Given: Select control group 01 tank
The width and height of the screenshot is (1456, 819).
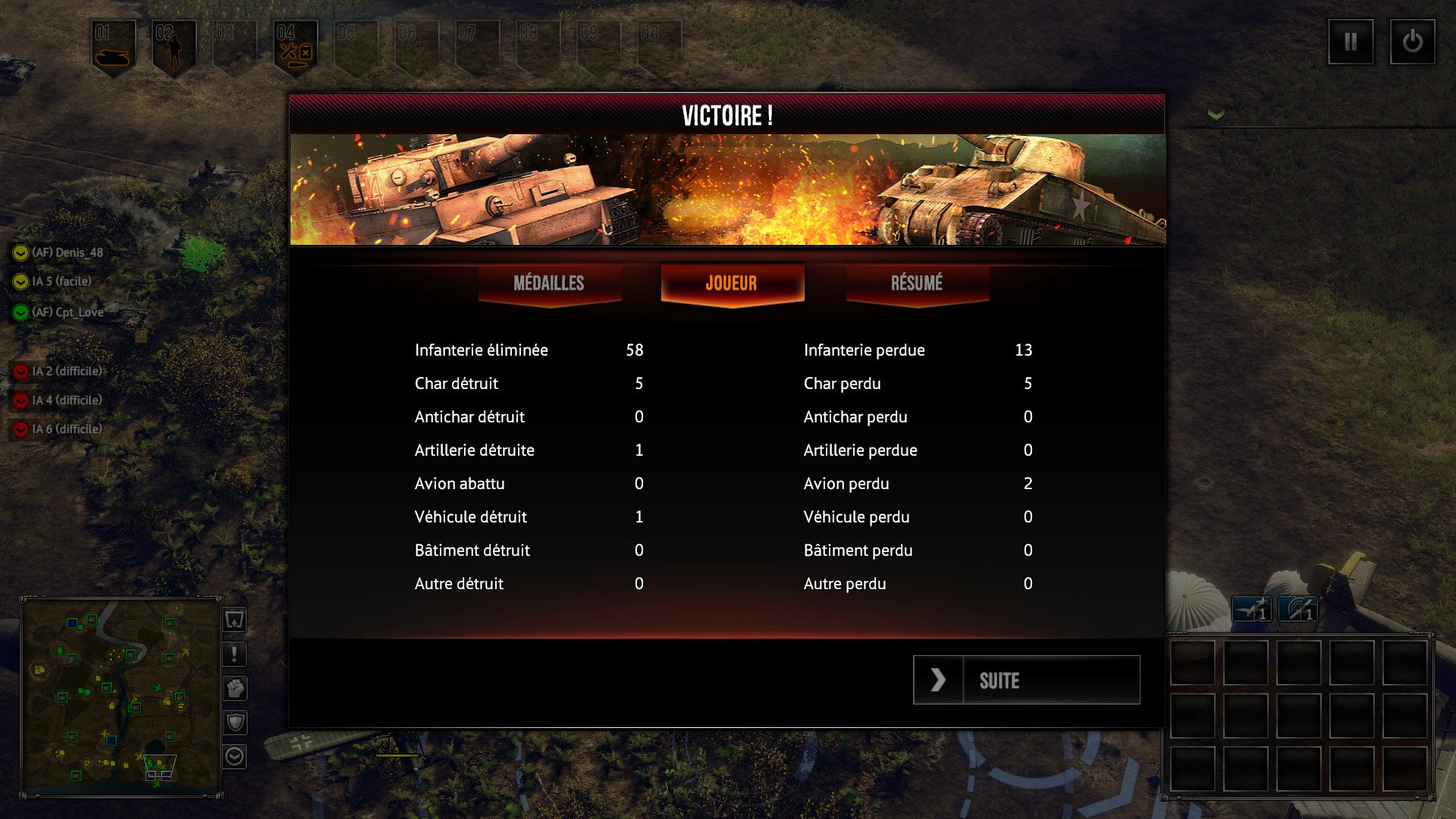Looking at the screenshot, I should 114,47.
